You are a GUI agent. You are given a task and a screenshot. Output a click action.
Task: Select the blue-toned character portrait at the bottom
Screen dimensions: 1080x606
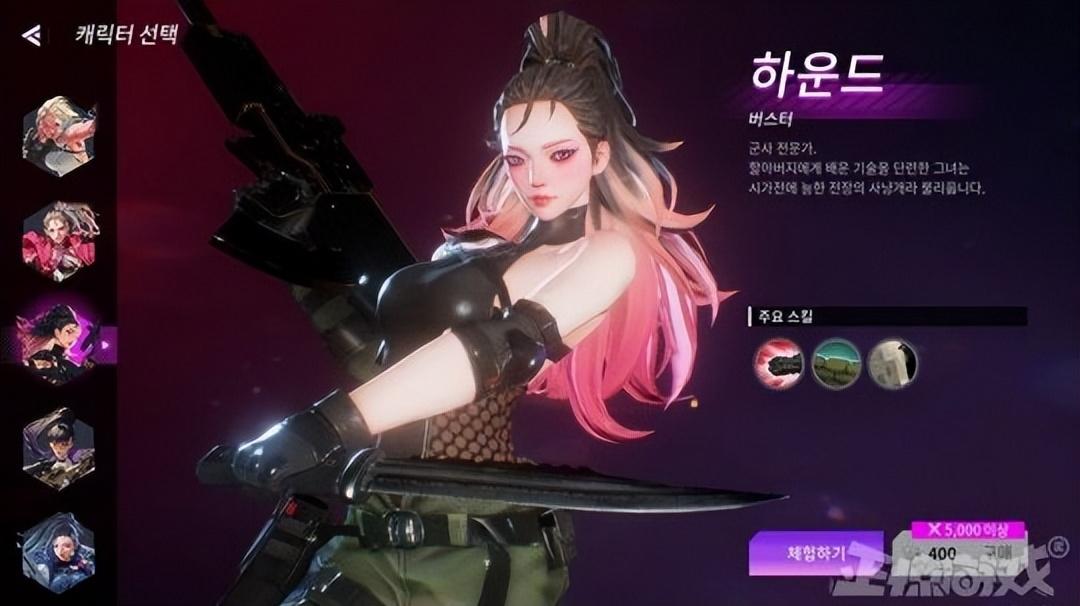point(59,551)
